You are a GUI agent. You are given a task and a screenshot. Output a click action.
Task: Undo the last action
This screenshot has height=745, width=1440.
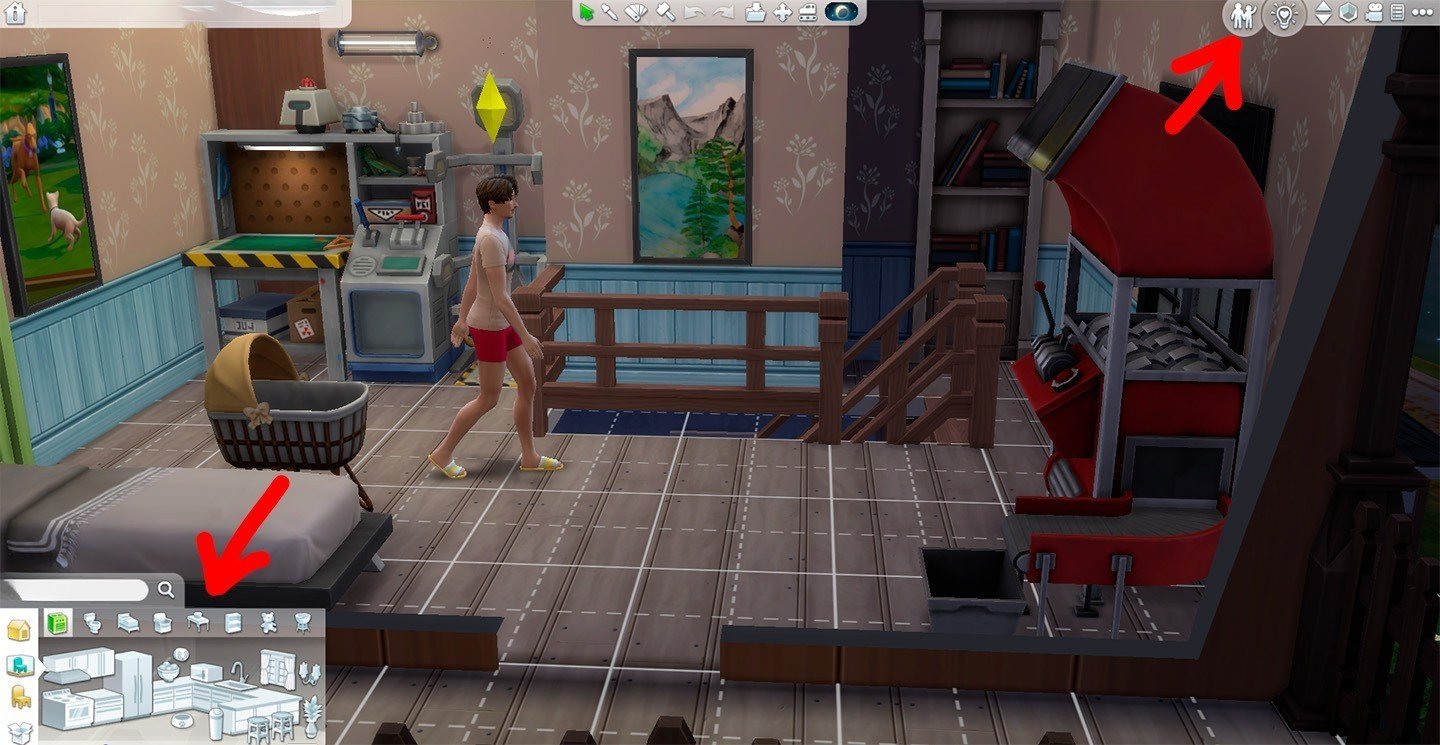pos(693,12)
